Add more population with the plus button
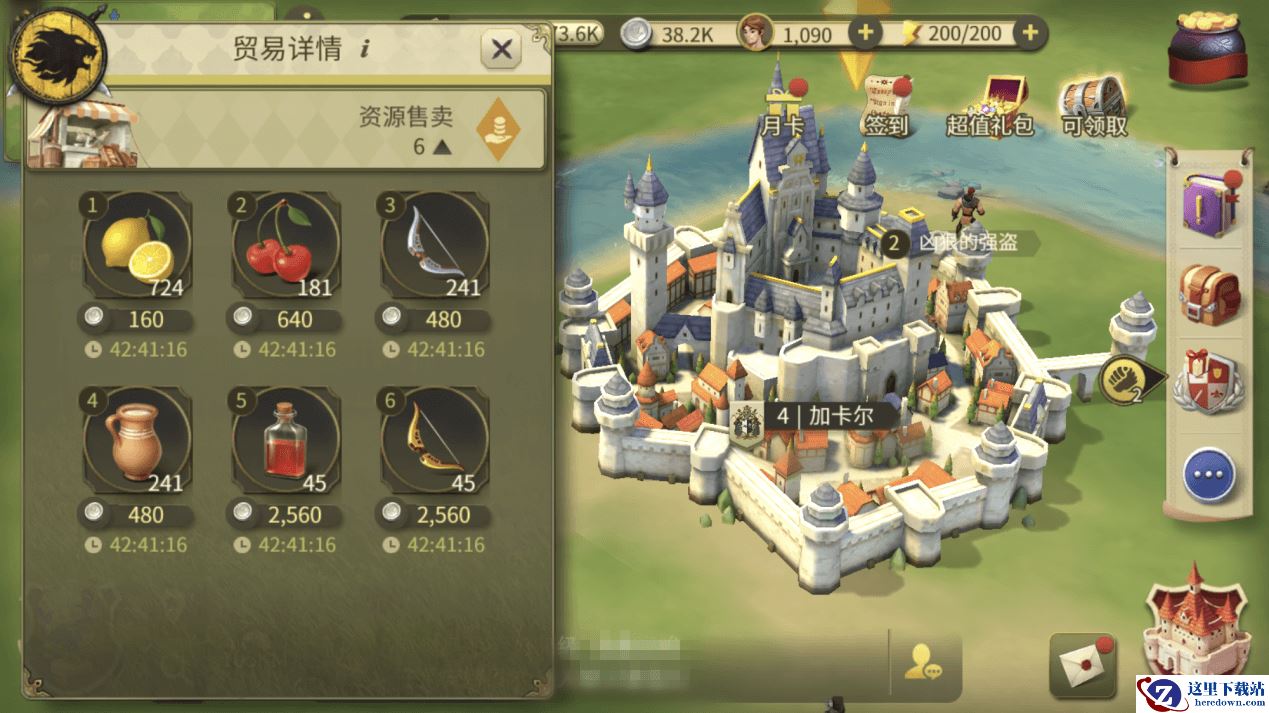This screenshot has width=1269, height=713. click(x=864, y=33)
